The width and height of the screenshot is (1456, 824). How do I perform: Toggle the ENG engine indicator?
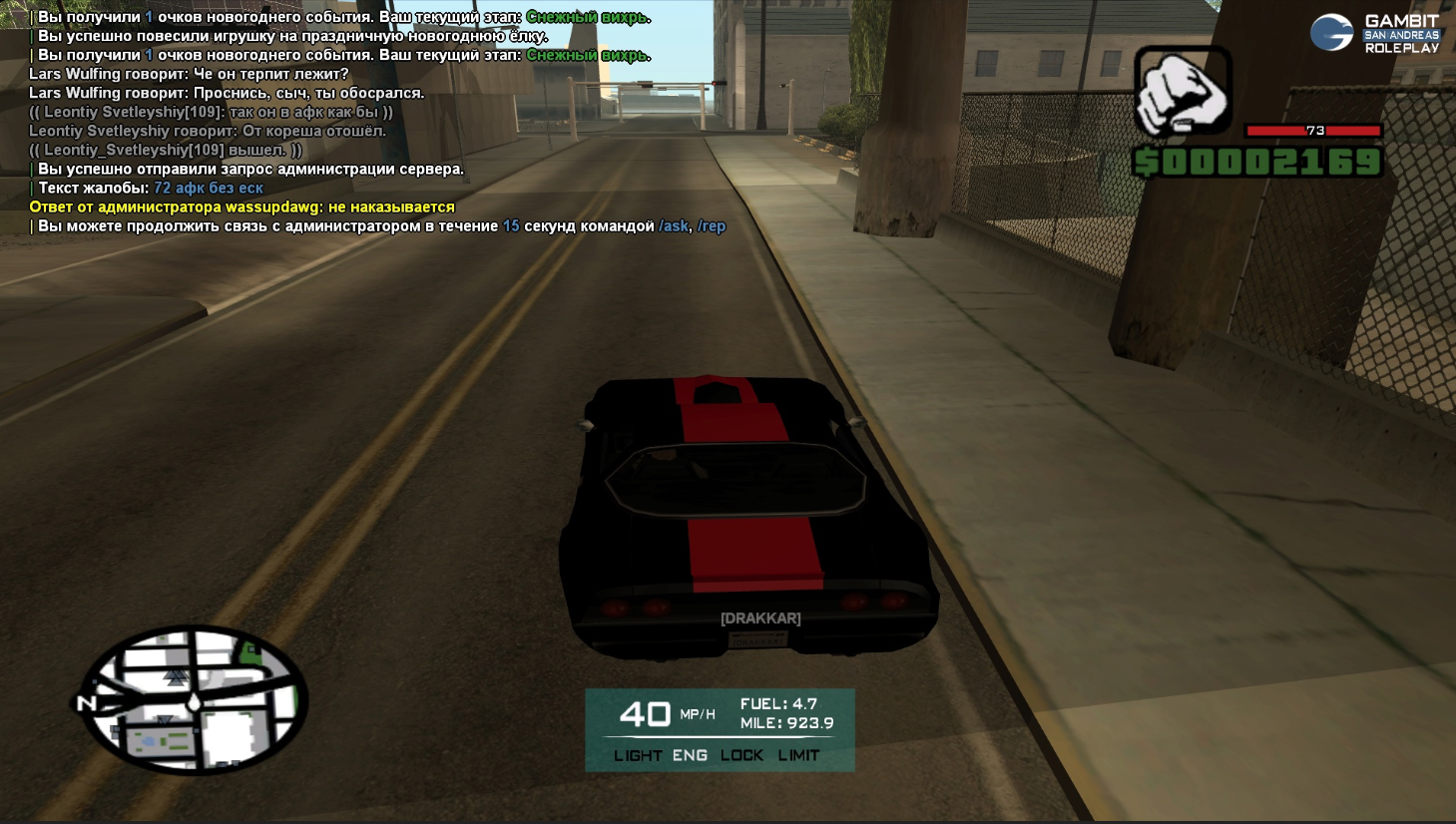click(x=690, y=755)
